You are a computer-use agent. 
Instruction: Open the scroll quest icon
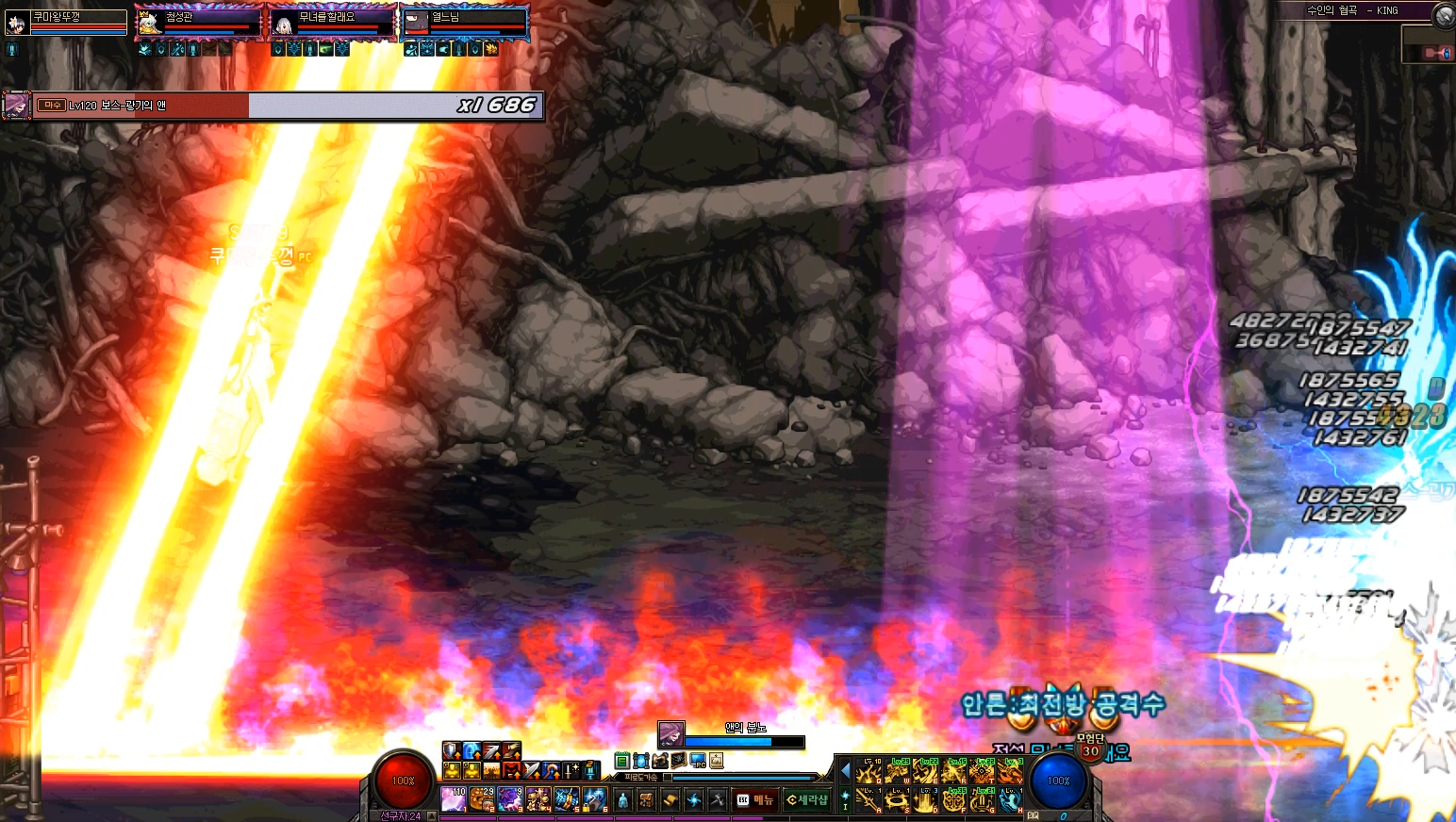670,800
